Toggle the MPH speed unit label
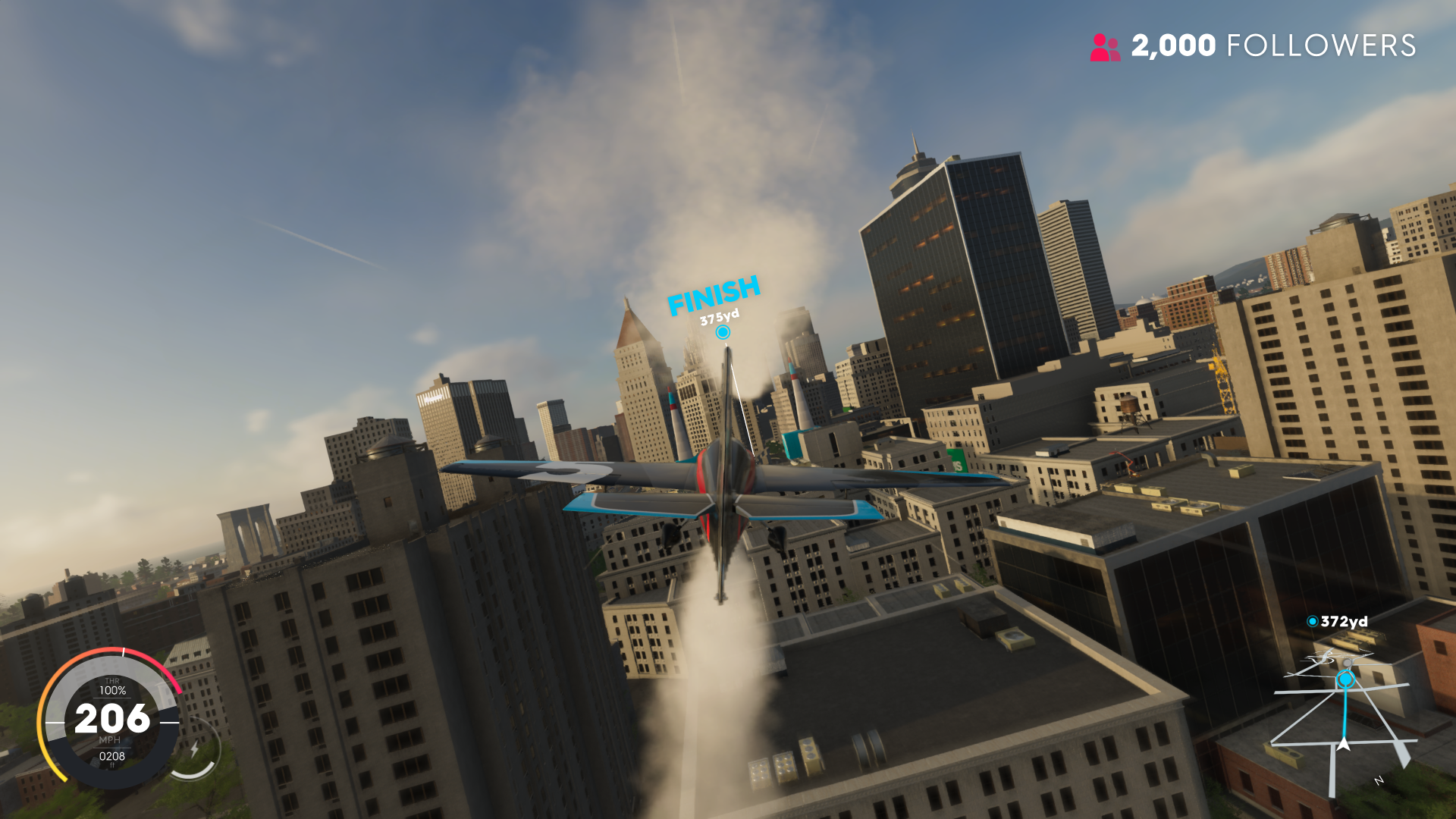1456x819 pixels. tap(110, 740)
